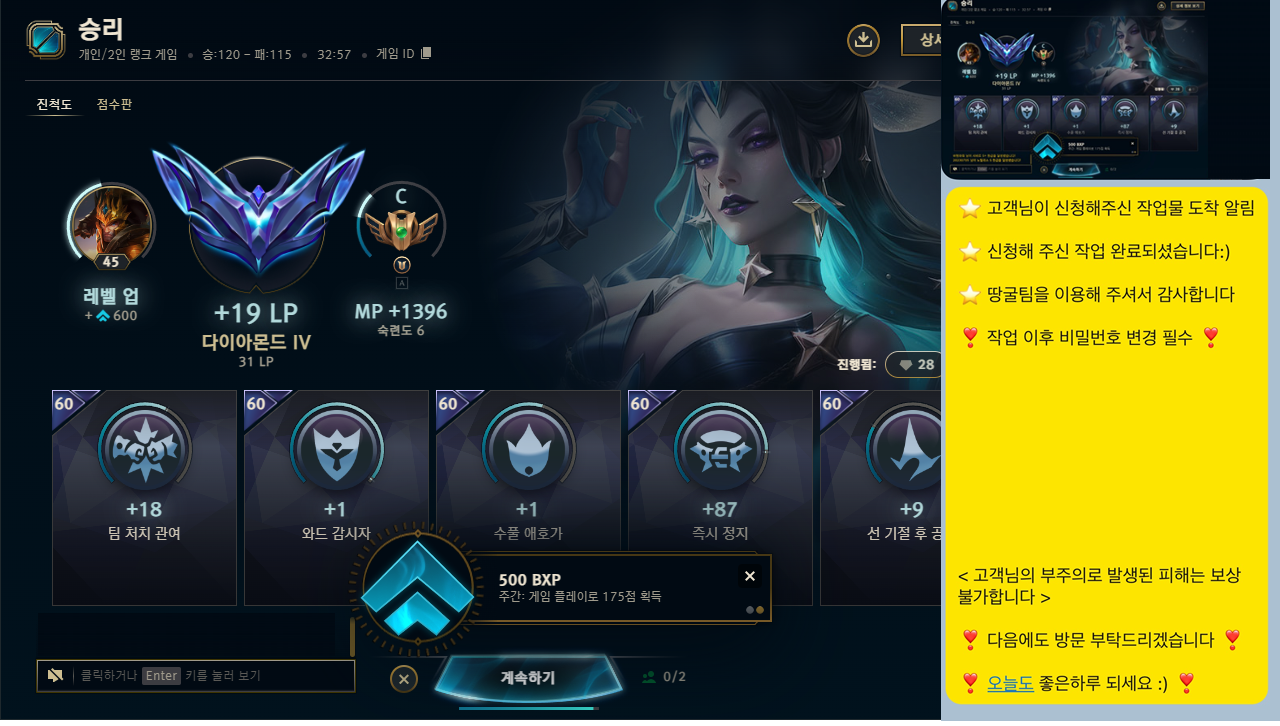1280x726 pixels.
Task: Close the 500 BXP notification popup
Action: [x=750, y=576]
